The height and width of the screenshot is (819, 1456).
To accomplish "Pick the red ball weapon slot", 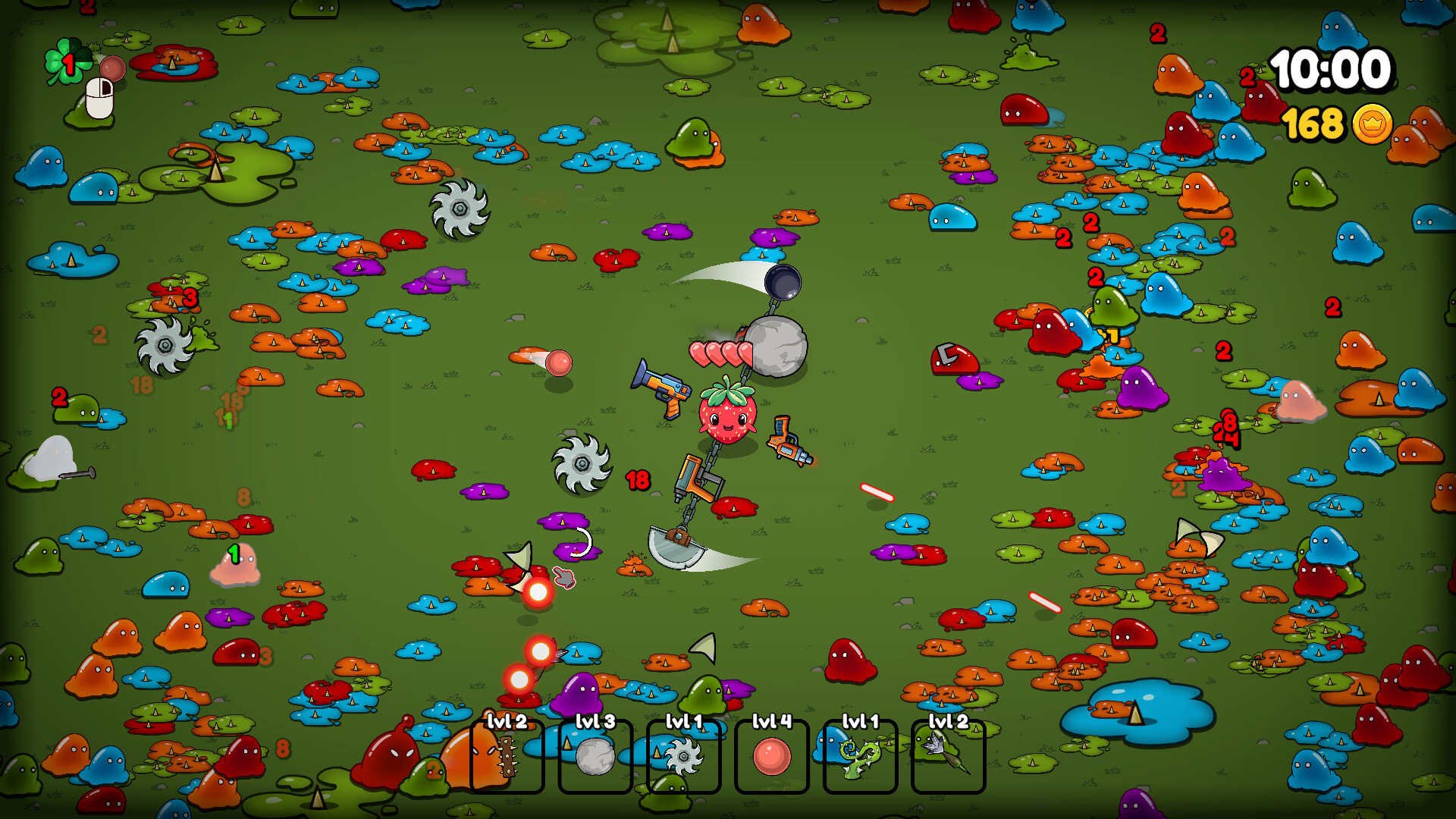I will [x=771, y=756].
